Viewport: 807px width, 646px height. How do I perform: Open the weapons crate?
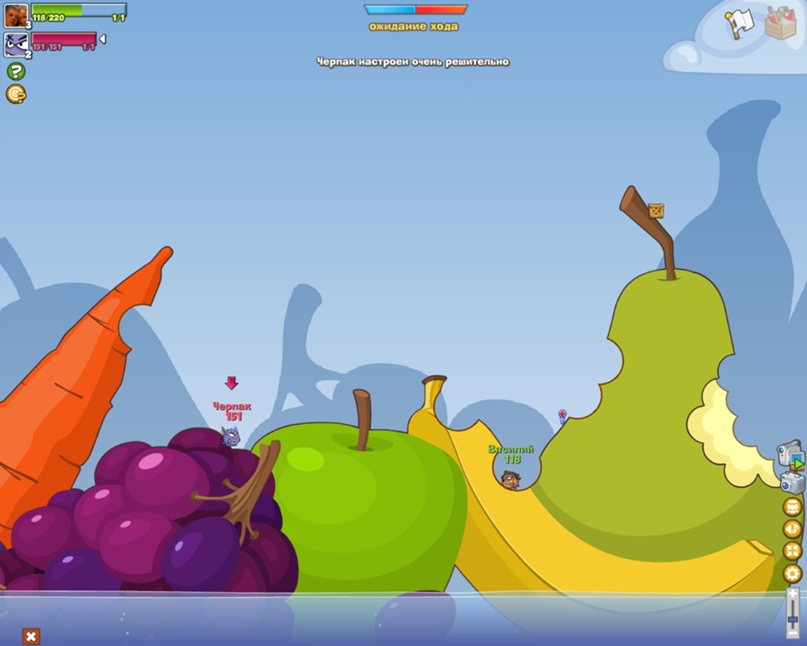[781, 23]
